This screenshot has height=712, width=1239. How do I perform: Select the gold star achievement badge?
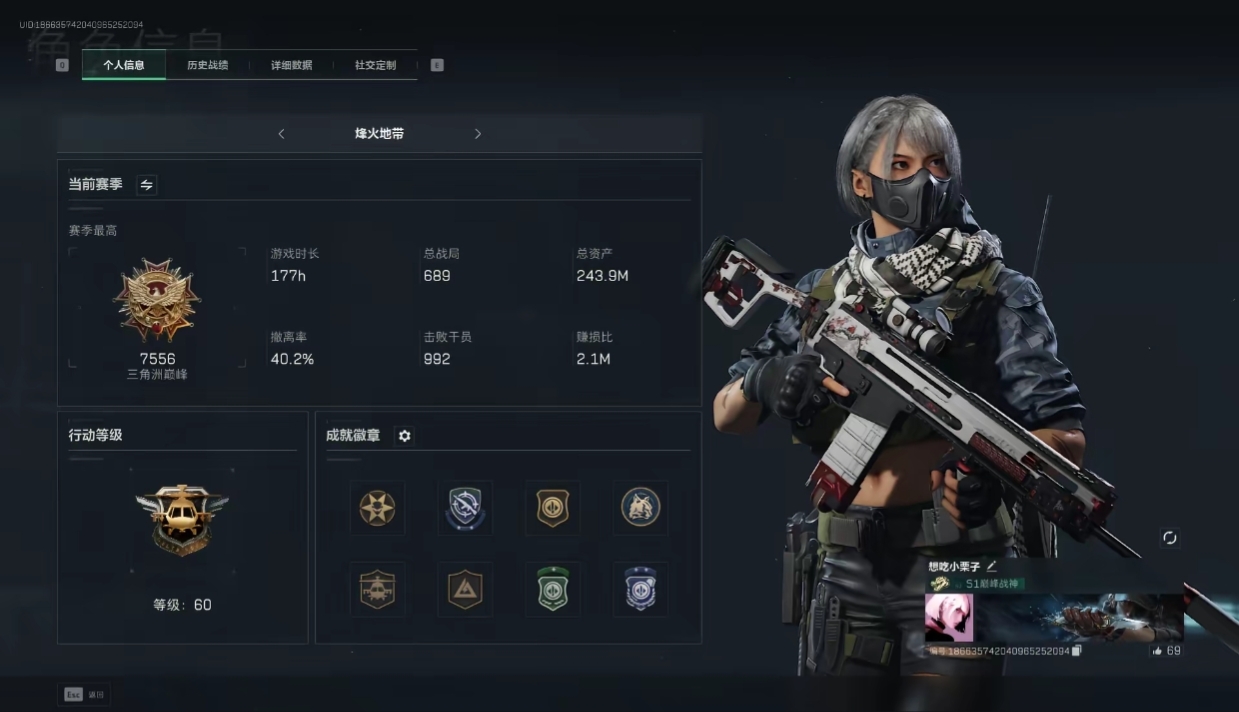pyautogui.click(x=378, y=508)
